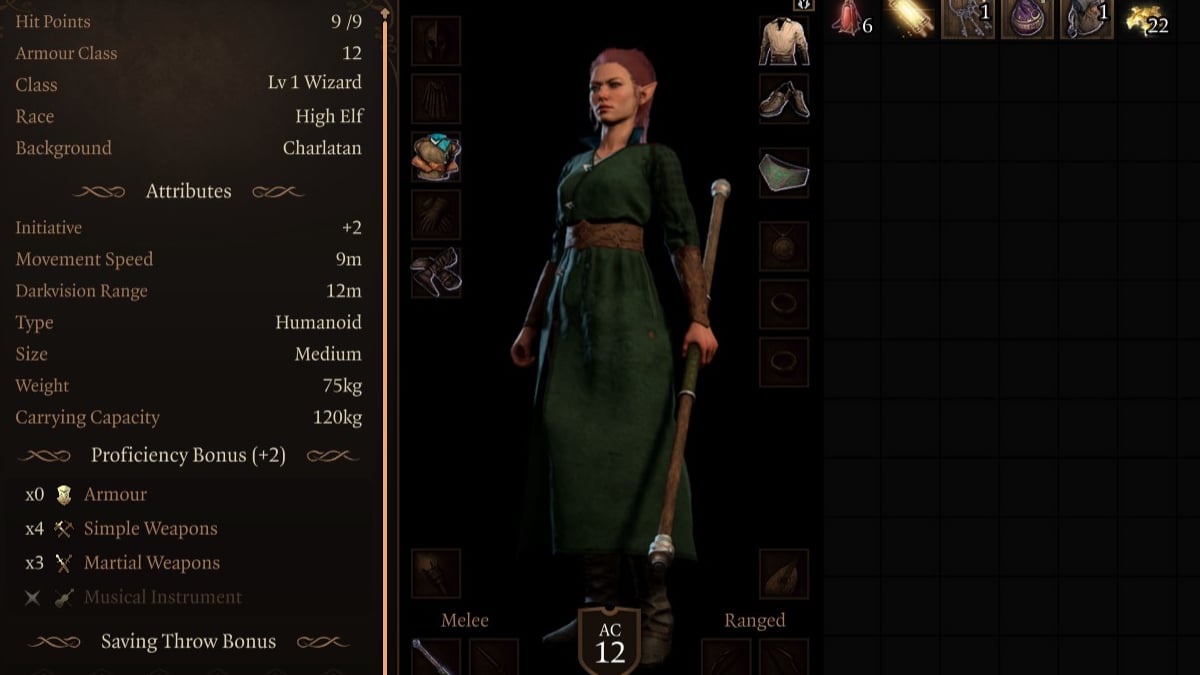Viewport: 1200px width, 675px height.
Task: Select the purple pouch item
Action: tap(1028, 19)
